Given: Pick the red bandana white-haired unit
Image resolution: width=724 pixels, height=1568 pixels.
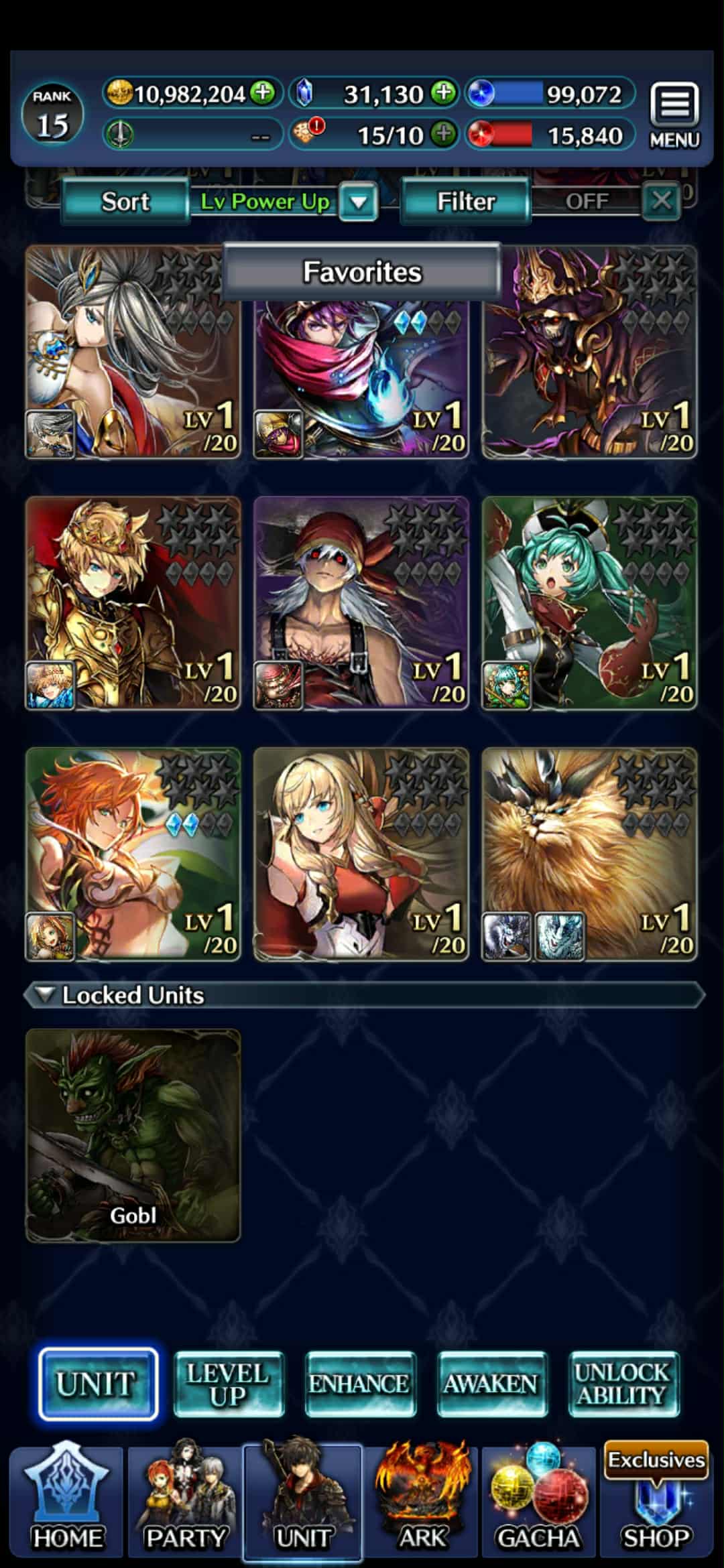Looking at the screenshot, I should click(x=361, y=603).
